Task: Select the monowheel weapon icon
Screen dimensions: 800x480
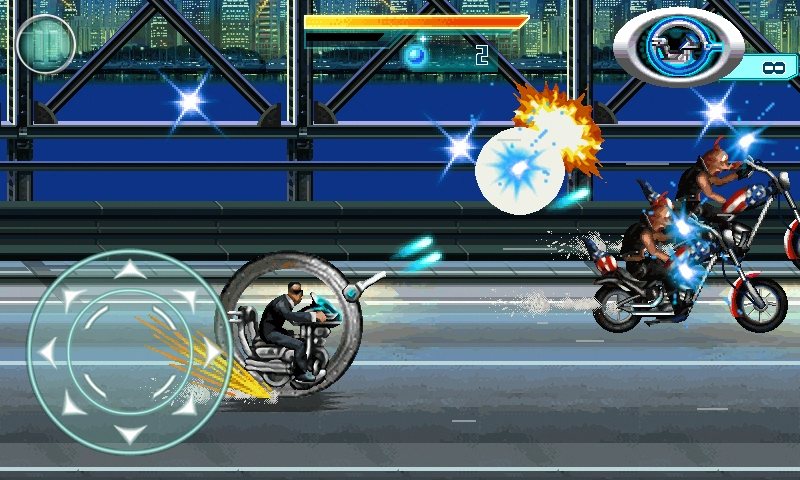Action: point(679,44)
